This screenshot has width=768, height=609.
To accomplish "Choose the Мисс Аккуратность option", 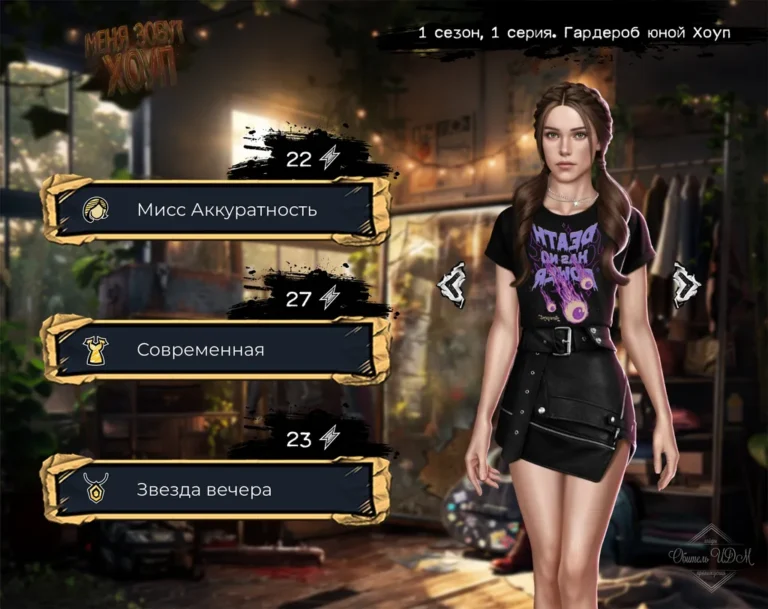I will 215,210.
